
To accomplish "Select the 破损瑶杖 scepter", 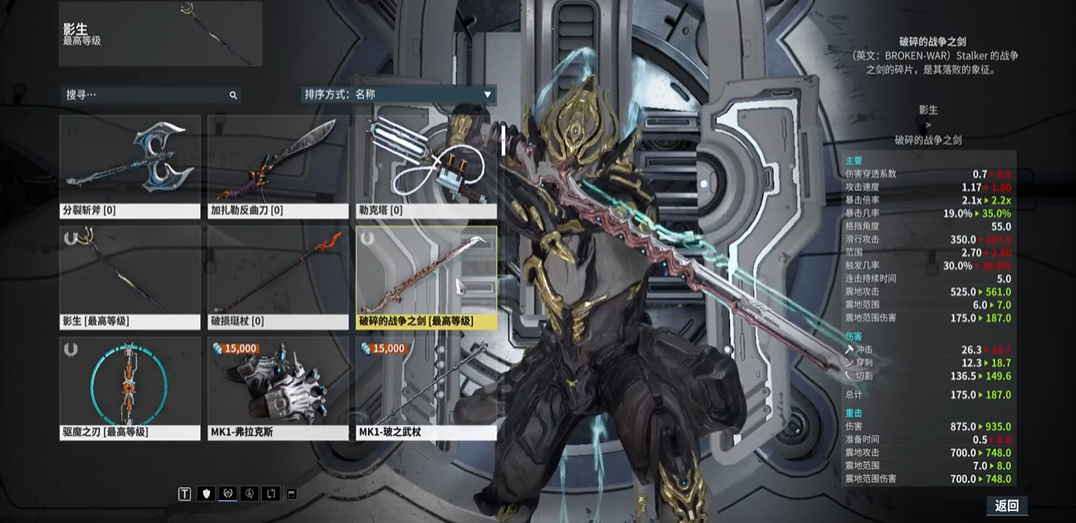I will [x=278, y=277].
